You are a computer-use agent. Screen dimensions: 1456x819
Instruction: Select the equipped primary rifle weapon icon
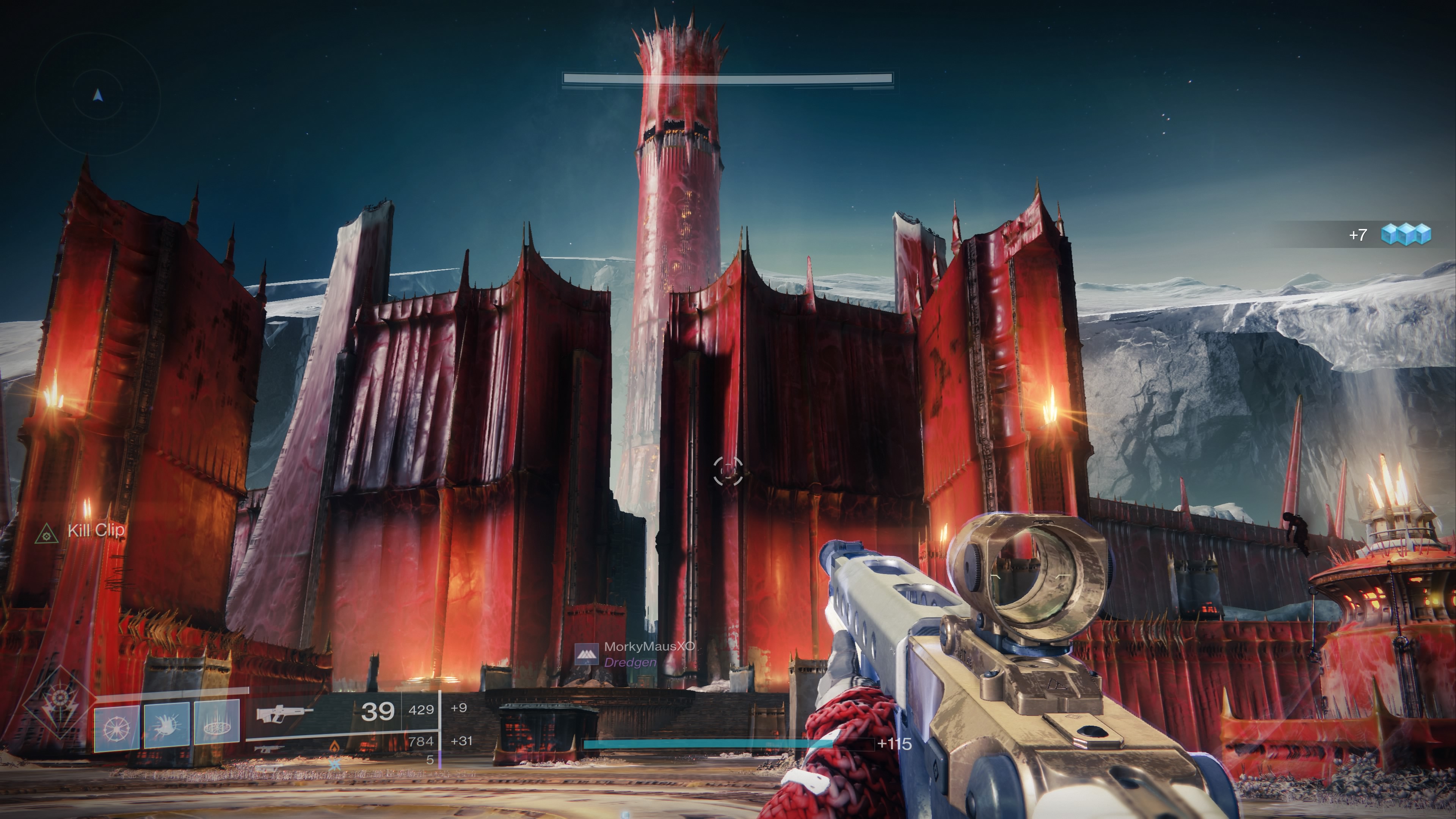(284, 713)
